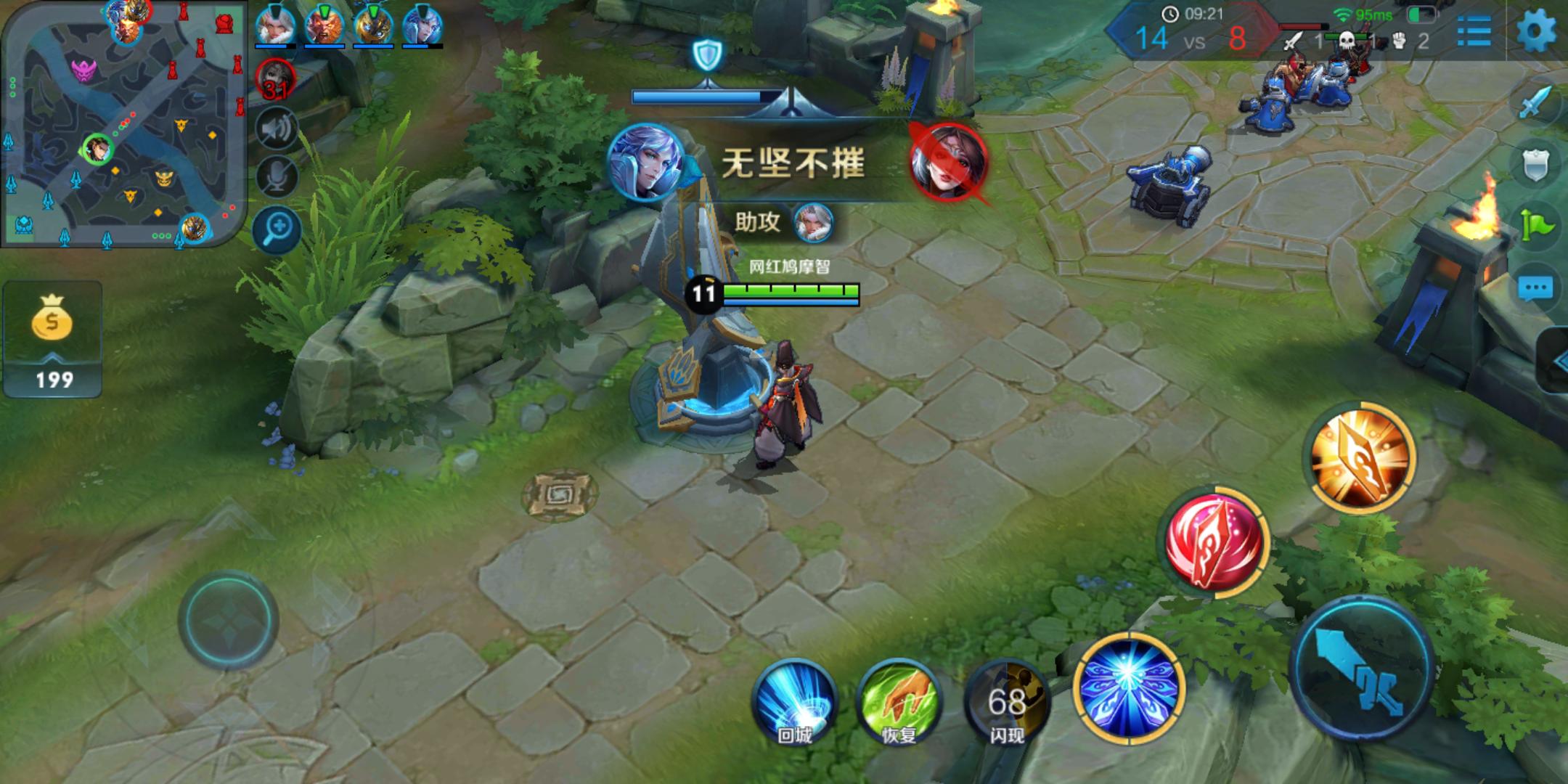
Task: Toggle the microphone off
Action: click(278, 176)
